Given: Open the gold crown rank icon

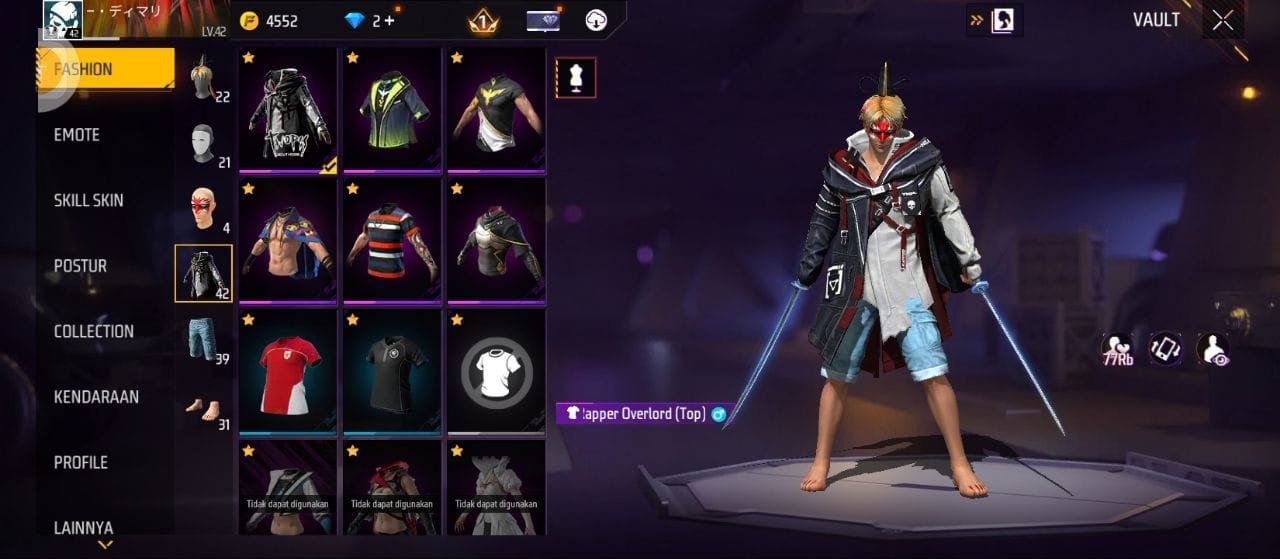Looking at the screenshot, I should pyautogui.click(x=484, y=21).
